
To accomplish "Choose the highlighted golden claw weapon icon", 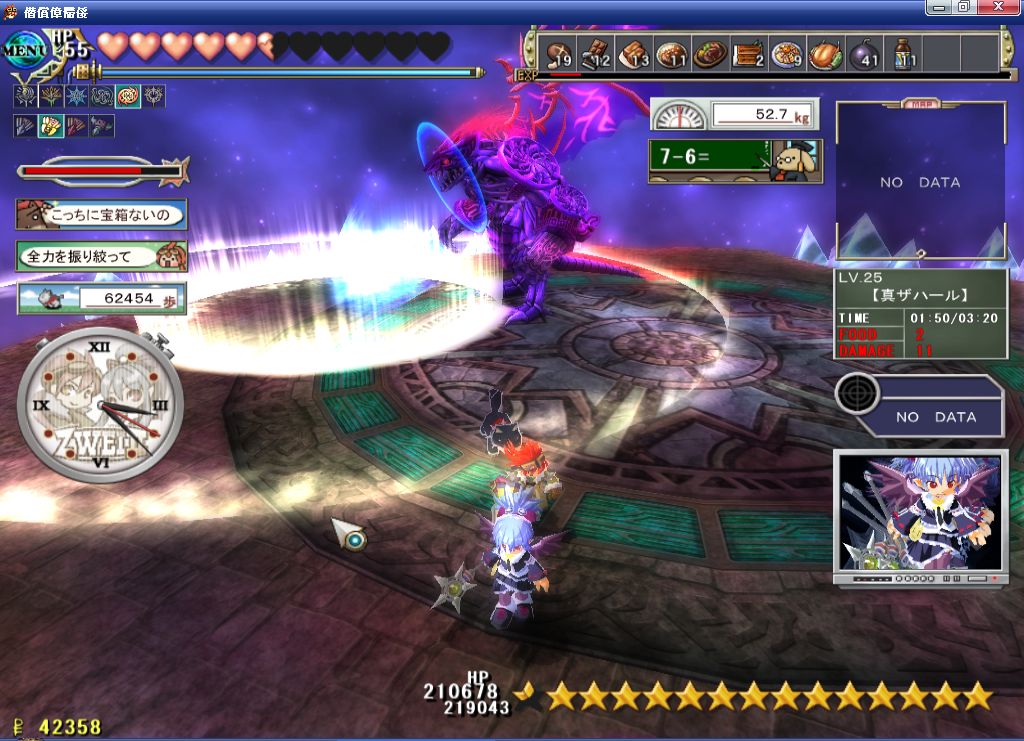I will pyautogui.click(x=50, y=126).
